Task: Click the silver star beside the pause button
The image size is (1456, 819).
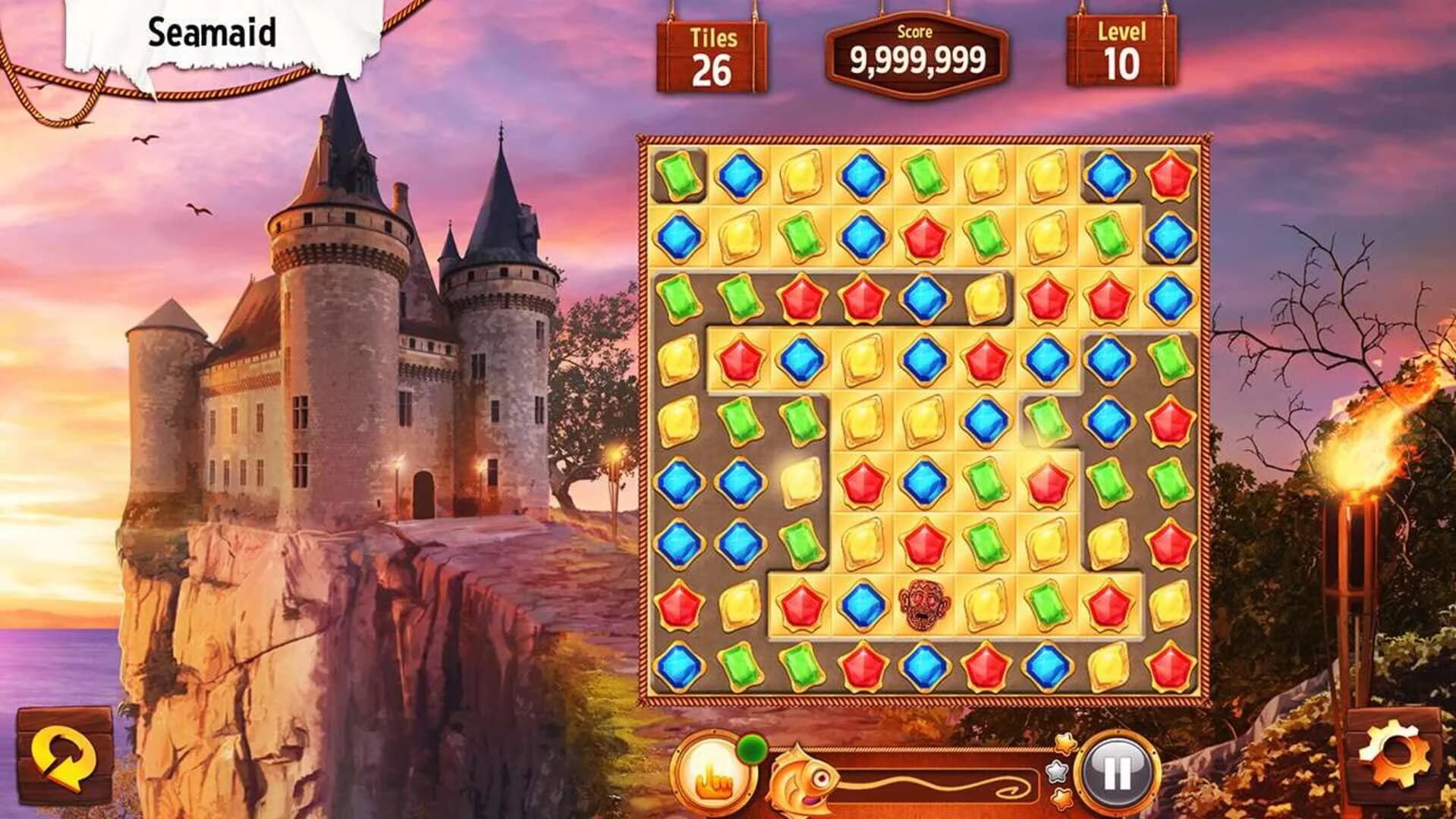Action: (1056, 773)
